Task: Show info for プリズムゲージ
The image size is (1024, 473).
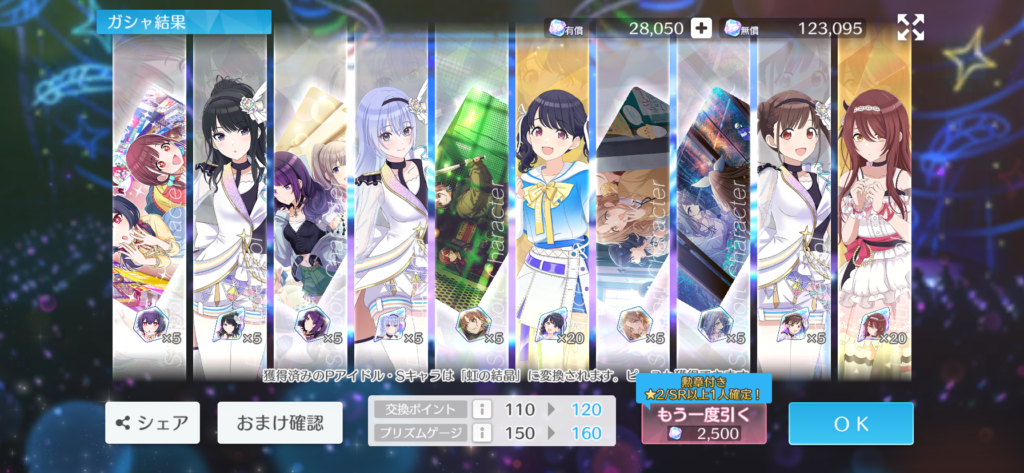Action: click(480, 433)
